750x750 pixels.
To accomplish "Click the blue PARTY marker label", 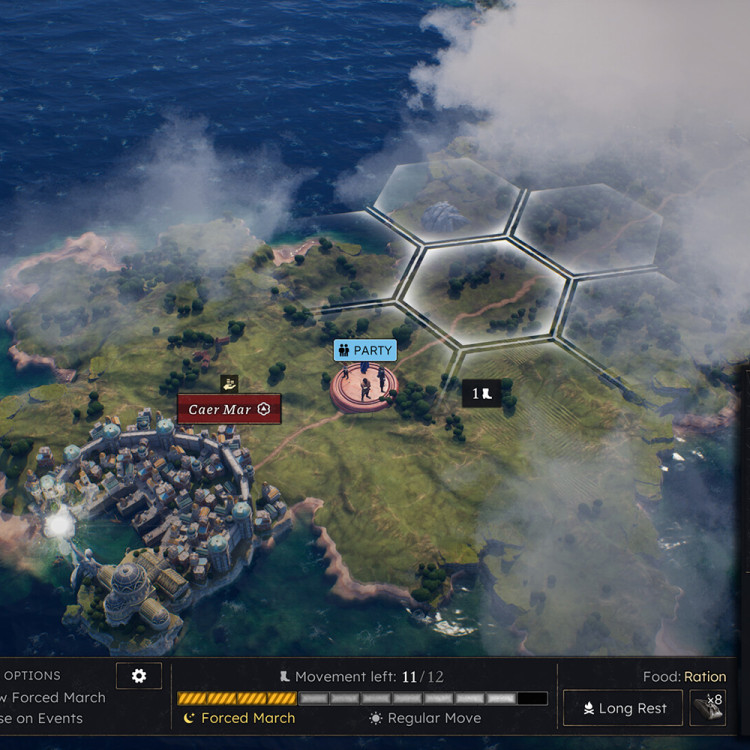I will [365, 351].
